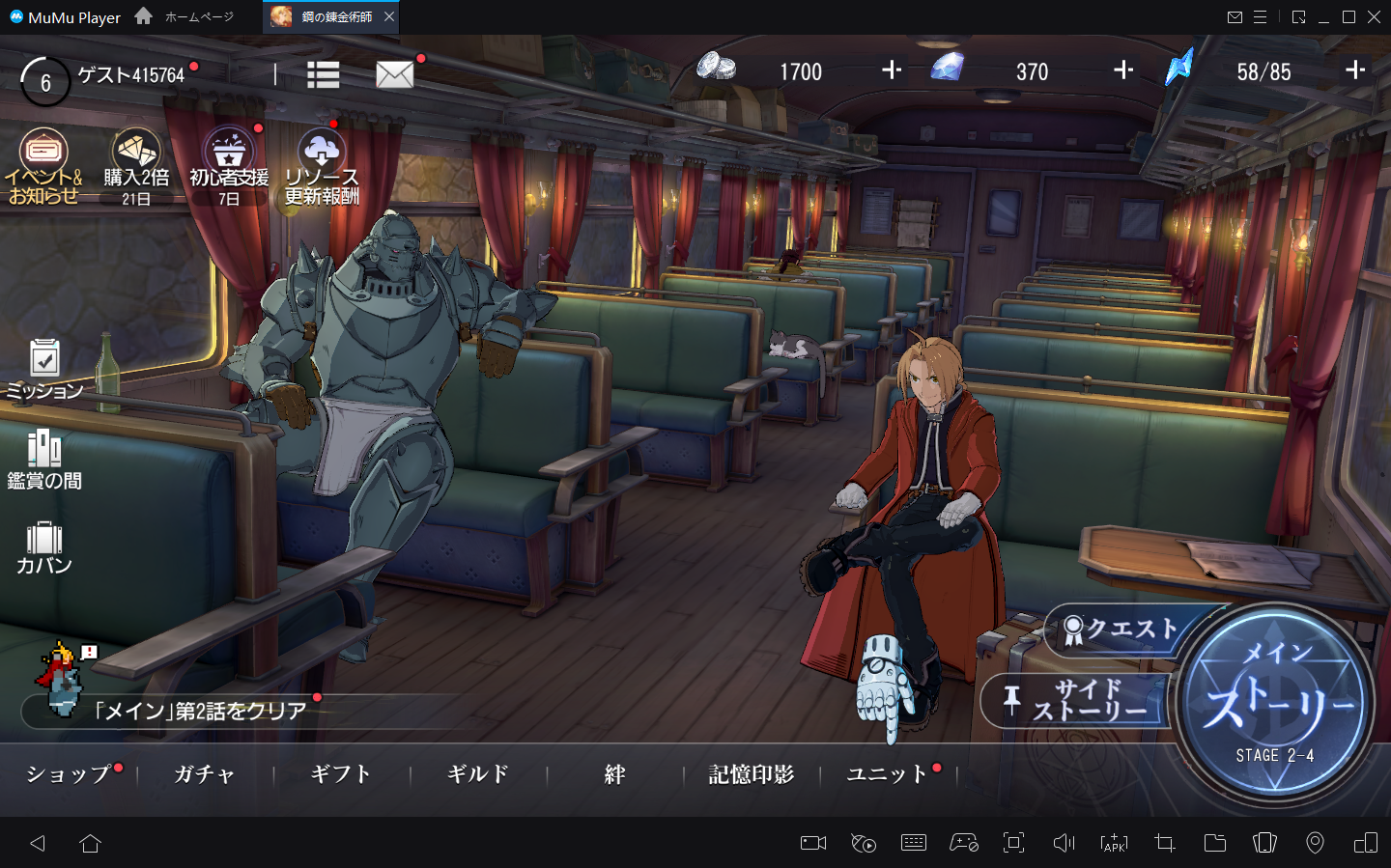The height and width of the screenshot is (868, 1391).
Task: Open the mail envelope inbox
Action: point(394,74)
